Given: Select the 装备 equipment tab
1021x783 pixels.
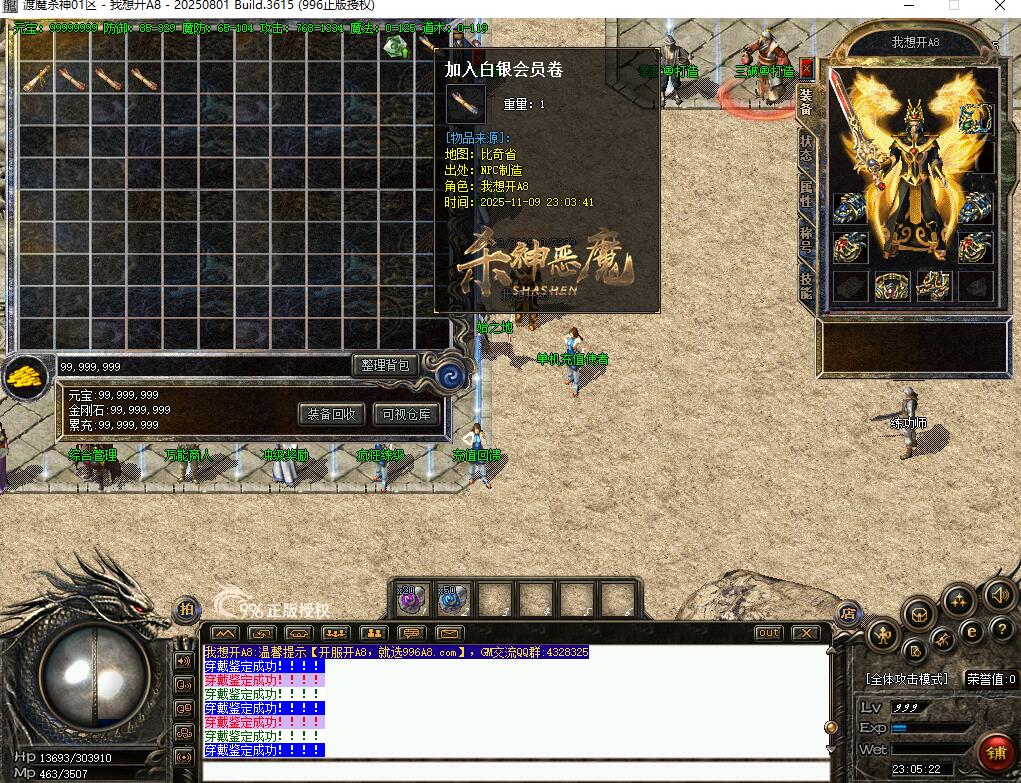Looking at the screenshot, I should (x=806, y=102).
